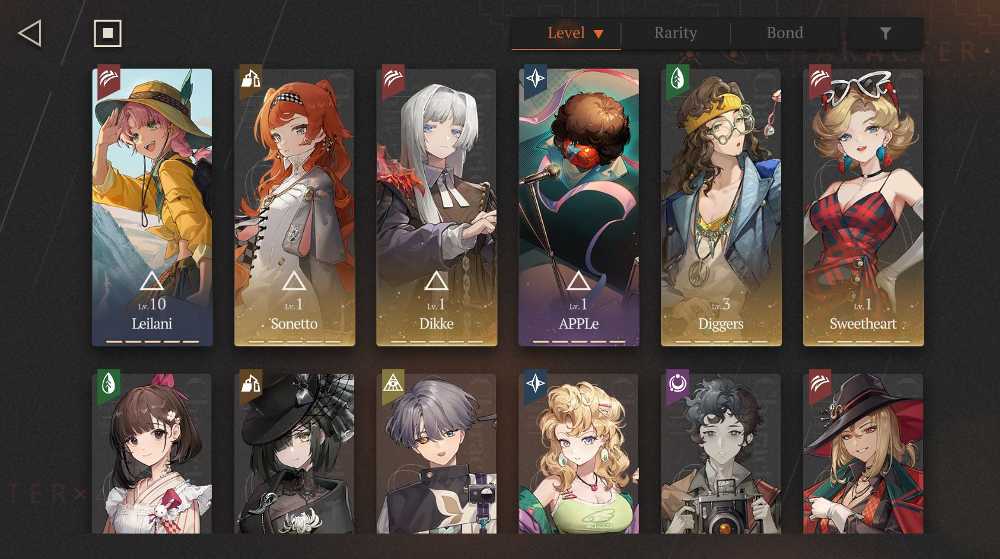This screenshot has width=1000, height=559.
Task: Choose the Sonetto character card
Action: (294, 207)
